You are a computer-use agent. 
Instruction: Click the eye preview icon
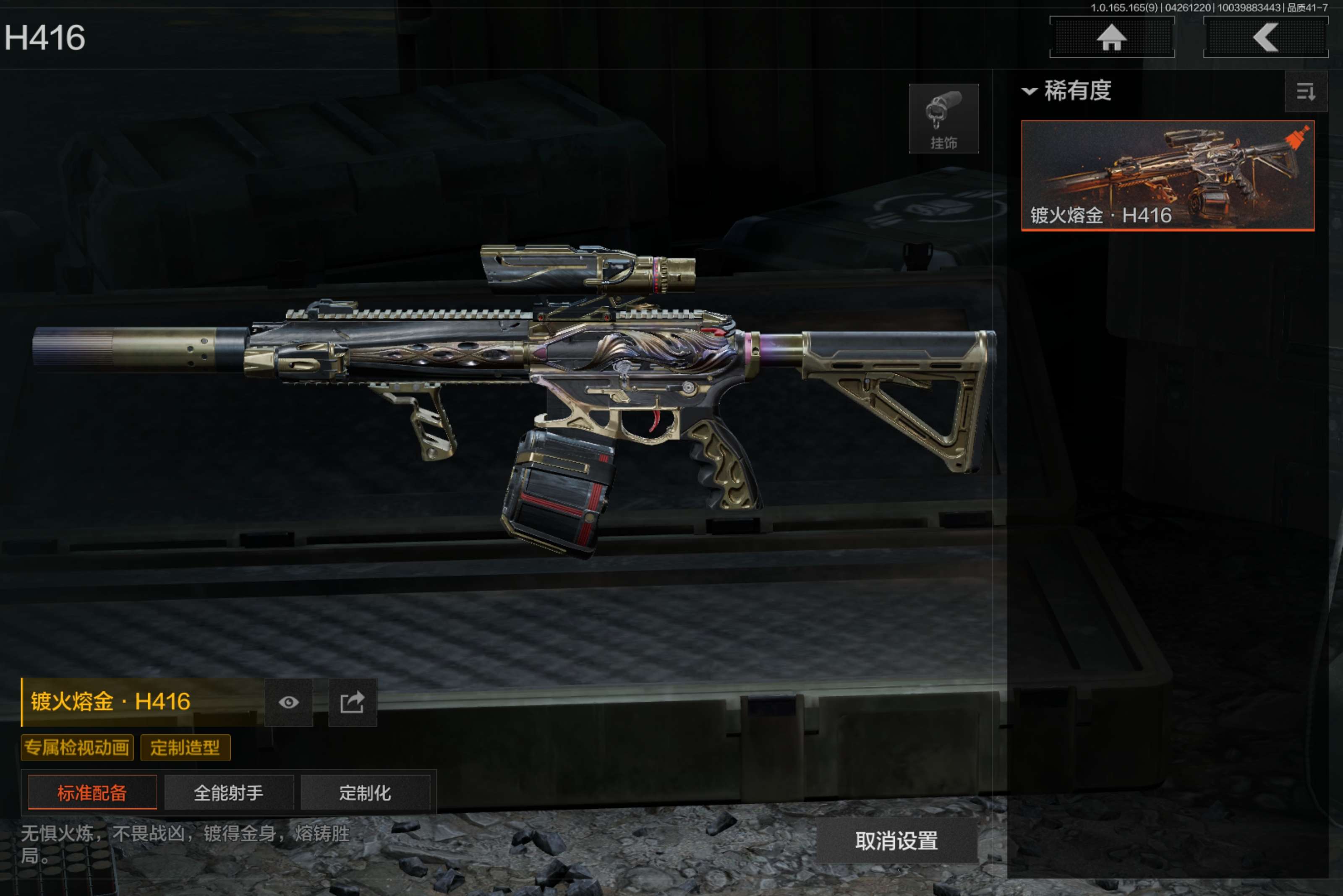point(289,702)
